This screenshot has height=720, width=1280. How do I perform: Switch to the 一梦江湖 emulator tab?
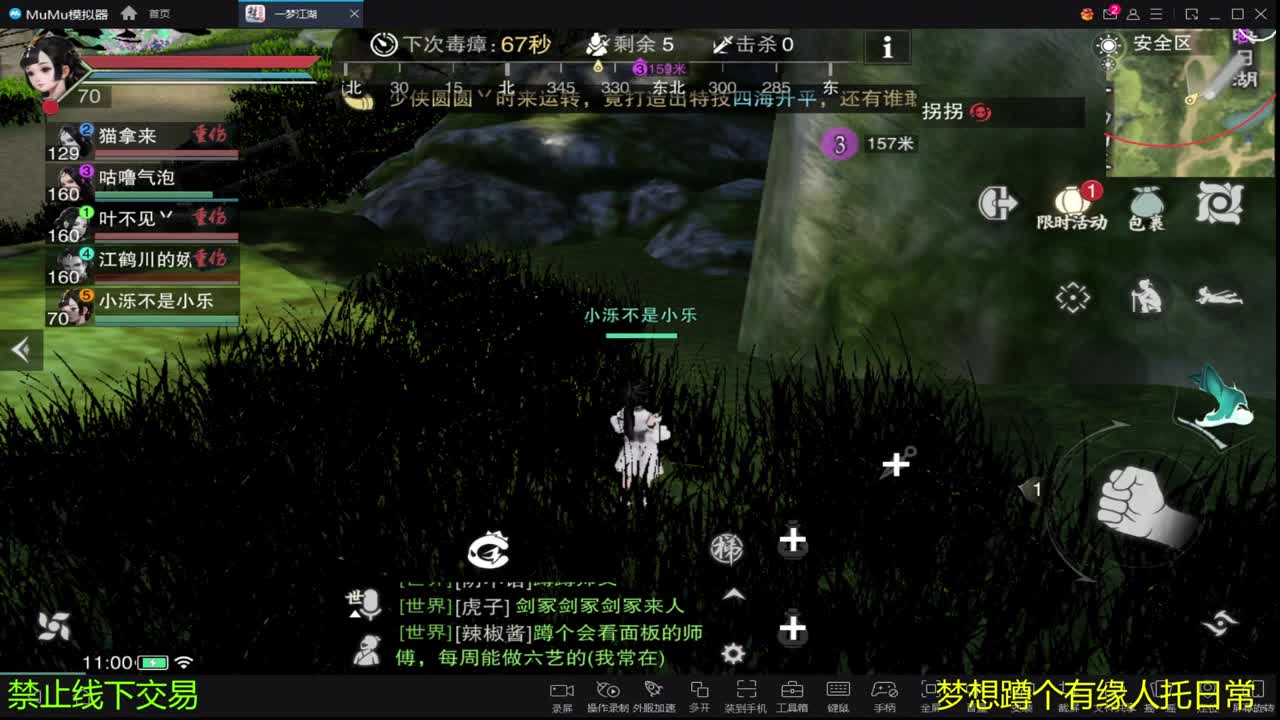(291, 14)
